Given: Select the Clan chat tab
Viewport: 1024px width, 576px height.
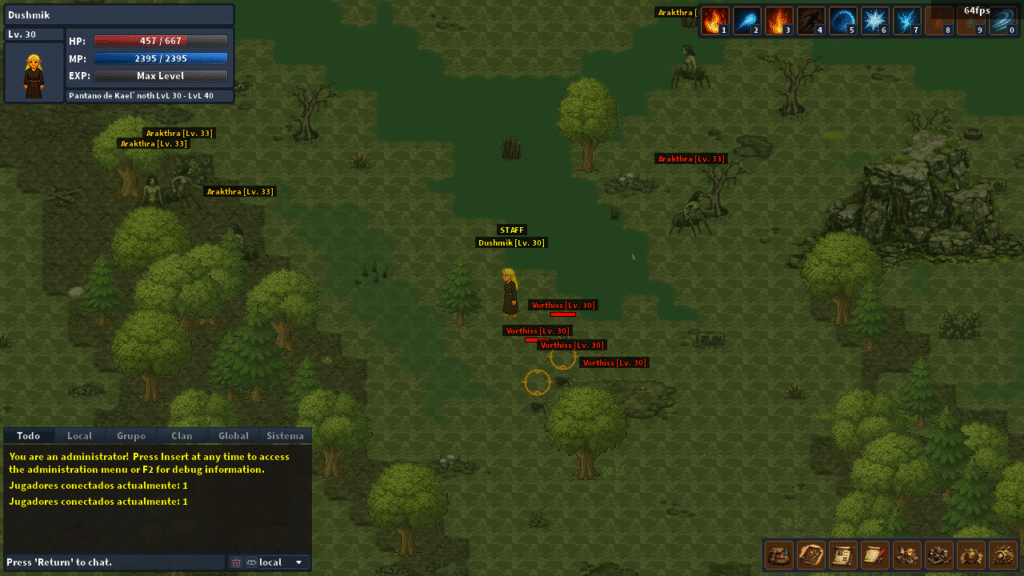Looking at the screenshot, I should 182,436.
